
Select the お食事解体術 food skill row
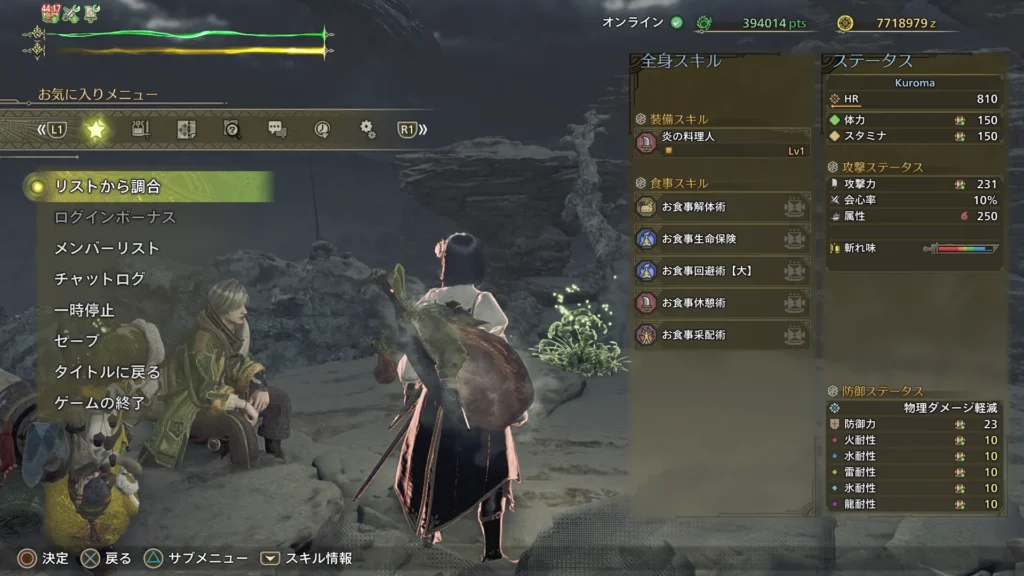pyautogui.click(x=722, y=207)
